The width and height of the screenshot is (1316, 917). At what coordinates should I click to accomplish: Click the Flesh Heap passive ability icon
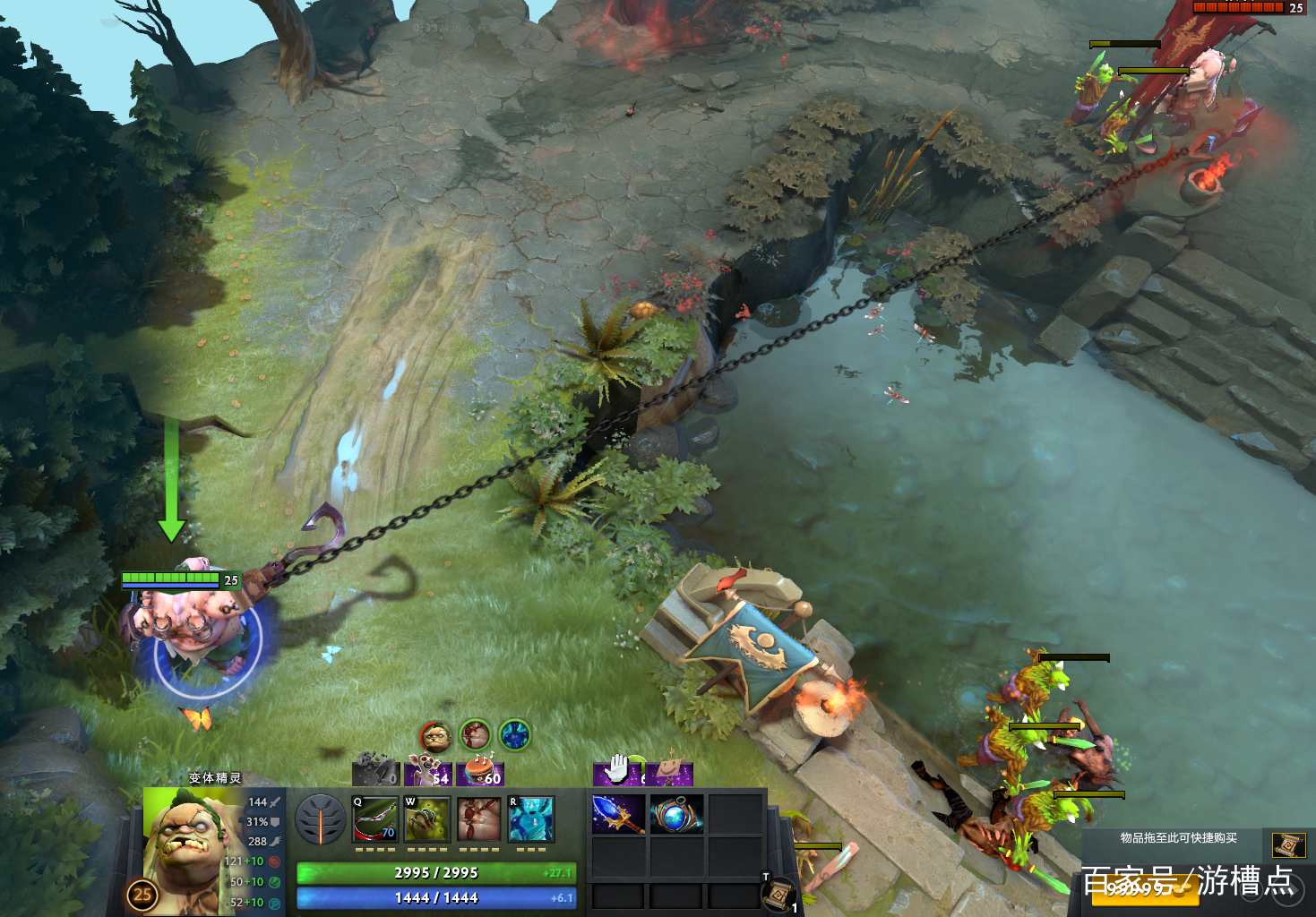click(478, 819)
